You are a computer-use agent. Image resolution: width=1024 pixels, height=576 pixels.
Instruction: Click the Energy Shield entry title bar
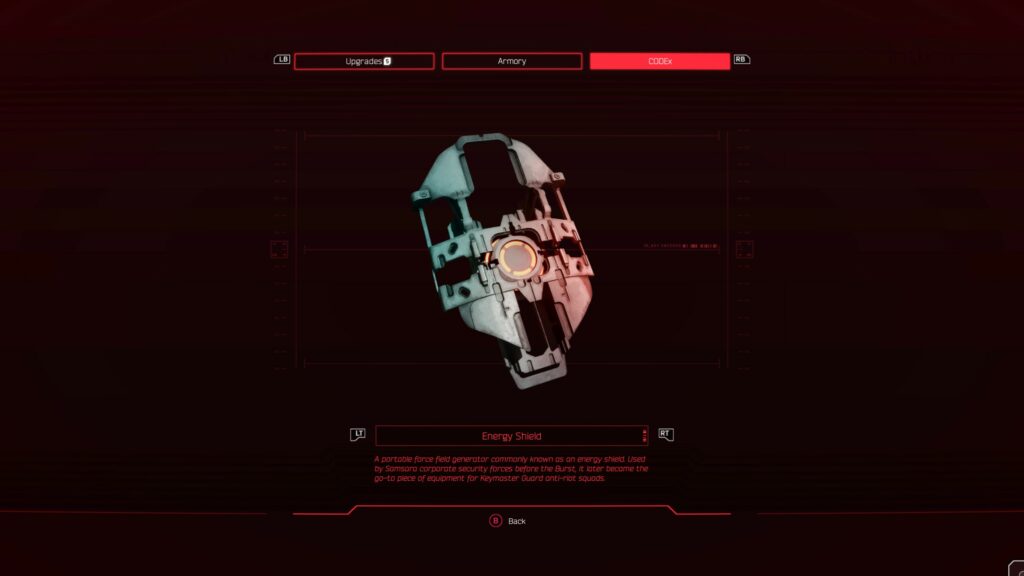[x=511, y=436]
